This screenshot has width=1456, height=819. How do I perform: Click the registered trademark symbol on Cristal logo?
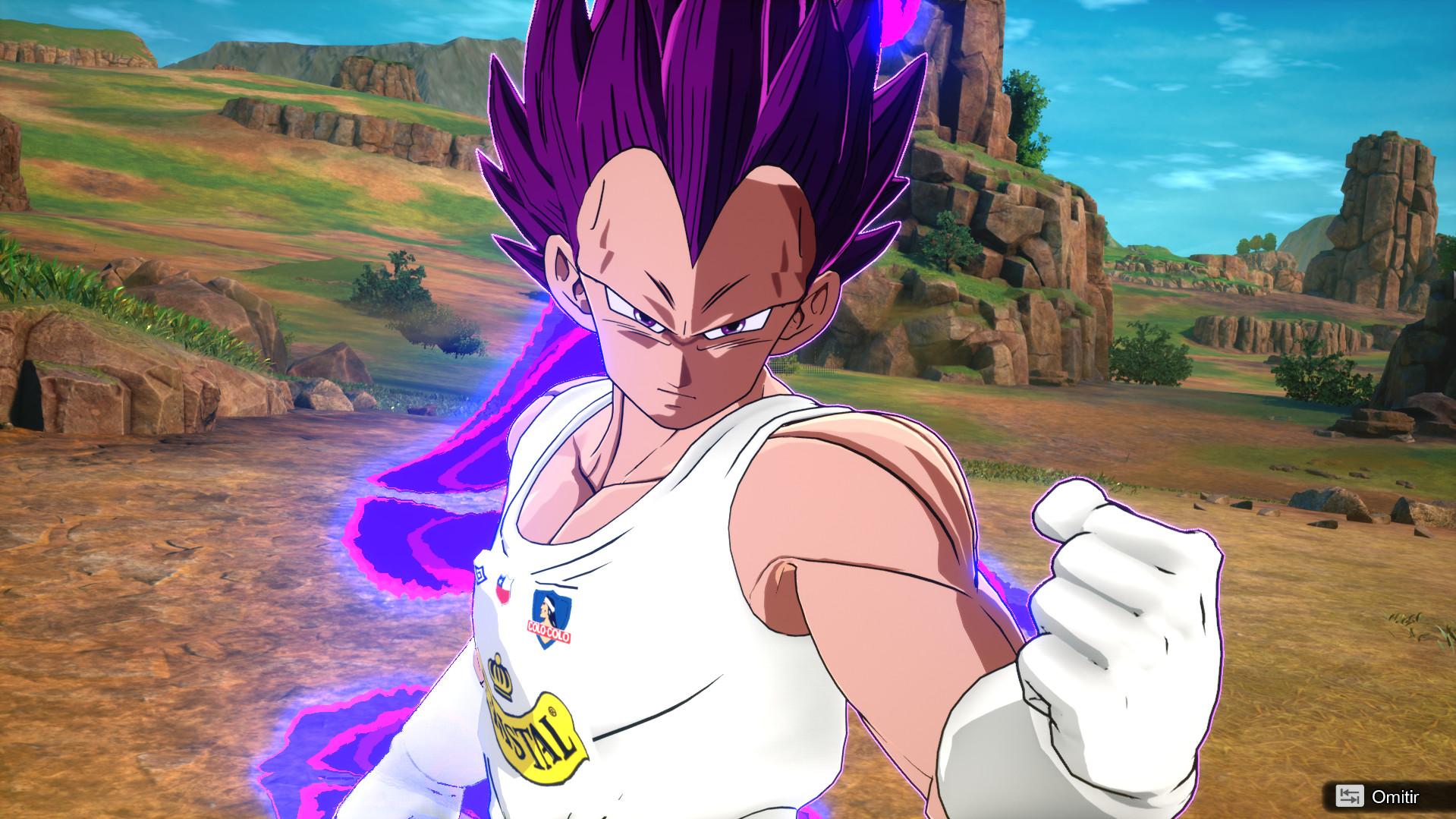click(552, 713)
